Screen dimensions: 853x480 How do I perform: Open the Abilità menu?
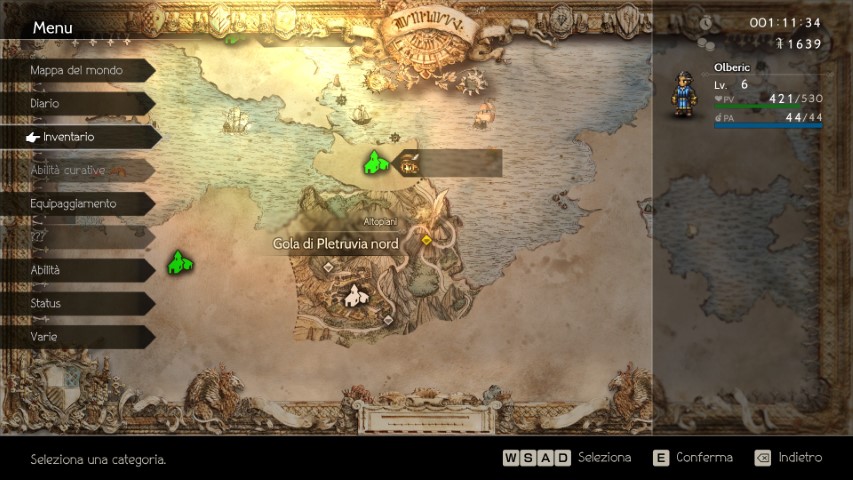coord(76,270)
